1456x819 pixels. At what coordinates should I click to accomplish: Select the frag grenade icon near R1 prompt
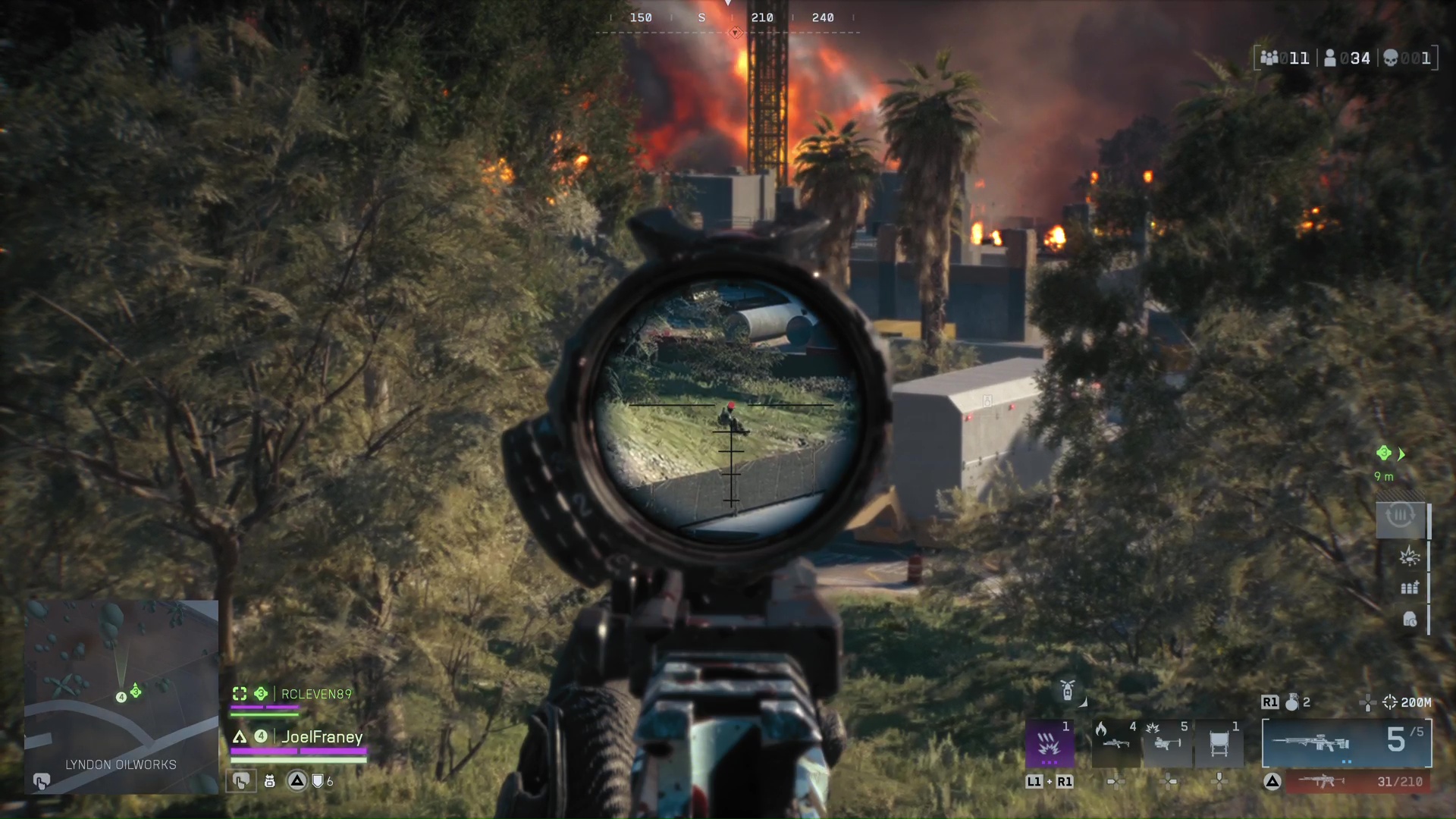point(1294,701)
